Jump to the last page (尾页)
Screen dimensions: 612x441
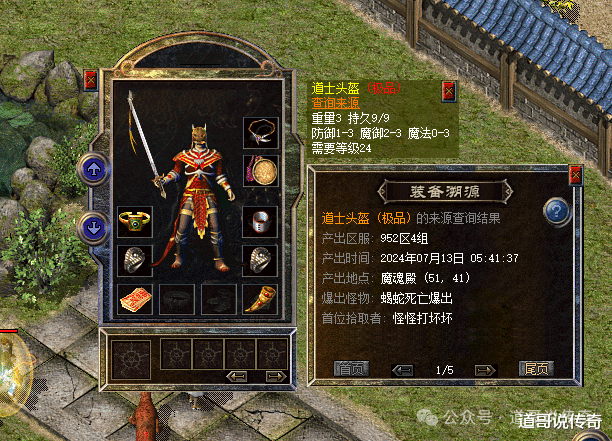(536, 369)
